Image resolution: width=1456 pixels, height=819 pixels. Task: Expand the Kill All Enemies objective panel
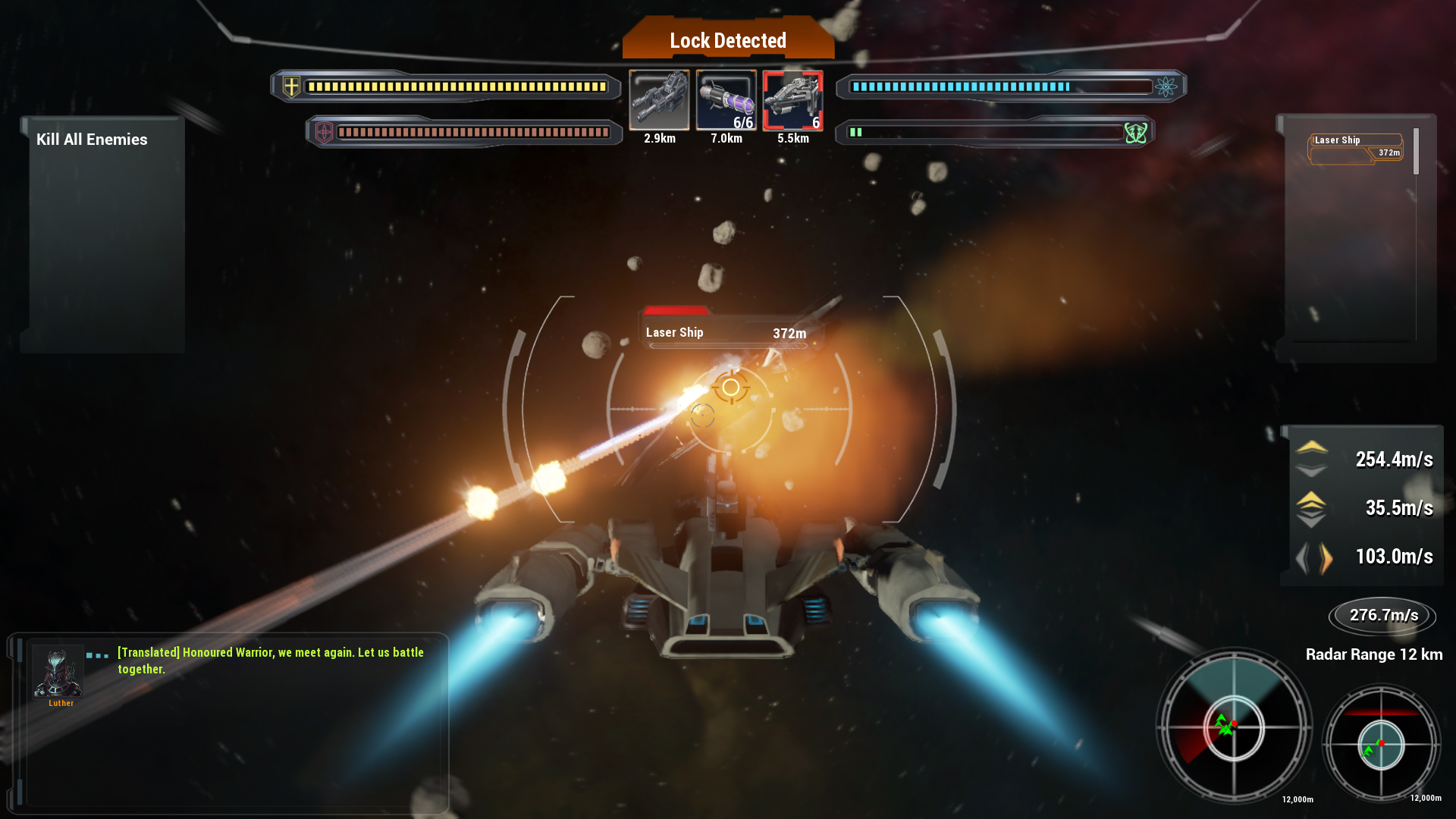[x=93, y=140]
